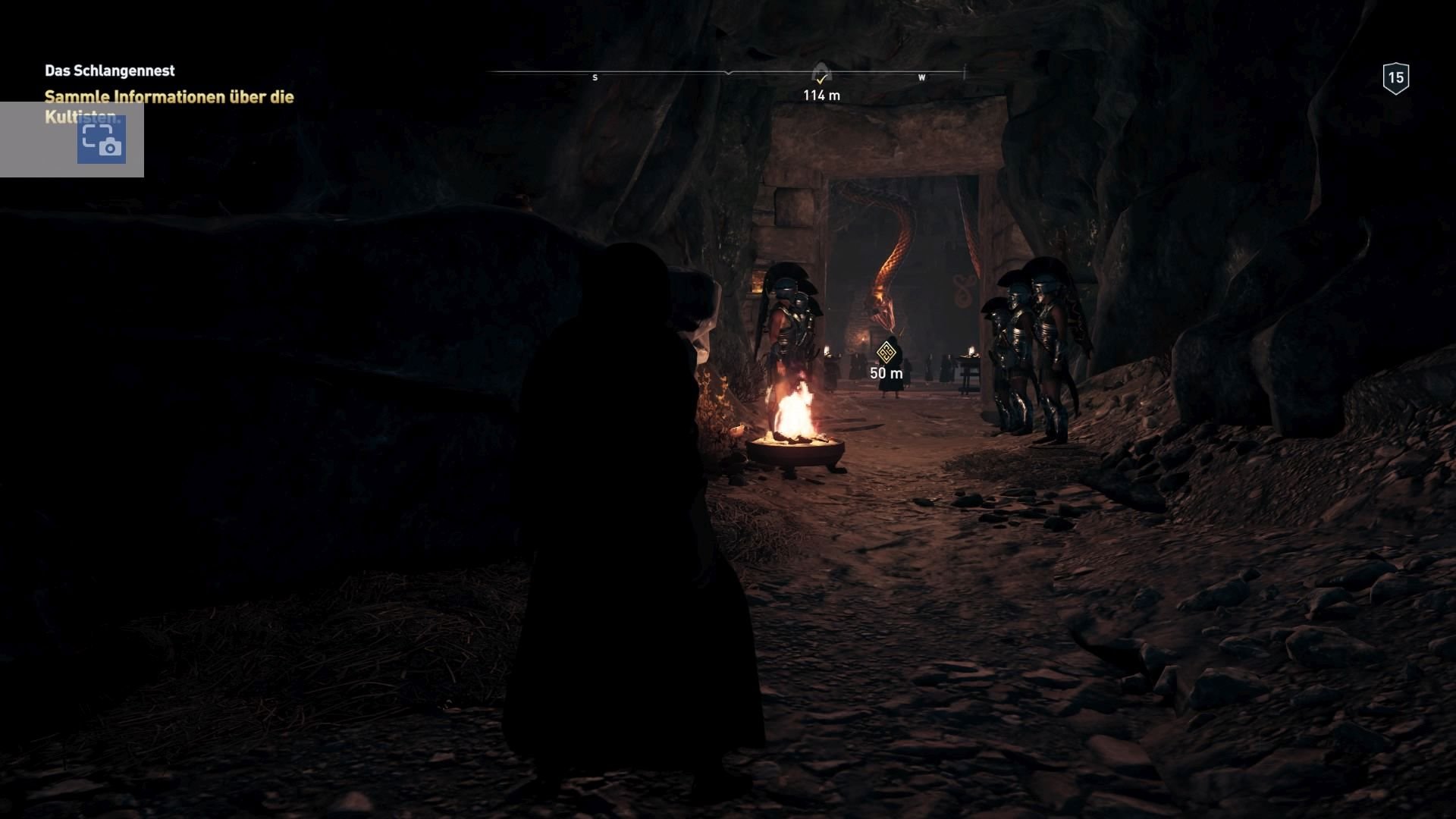Select the diamond cultist clue marker showing 50 m
The width and height of the screenshot is (1456, 819).
[886, 353]
